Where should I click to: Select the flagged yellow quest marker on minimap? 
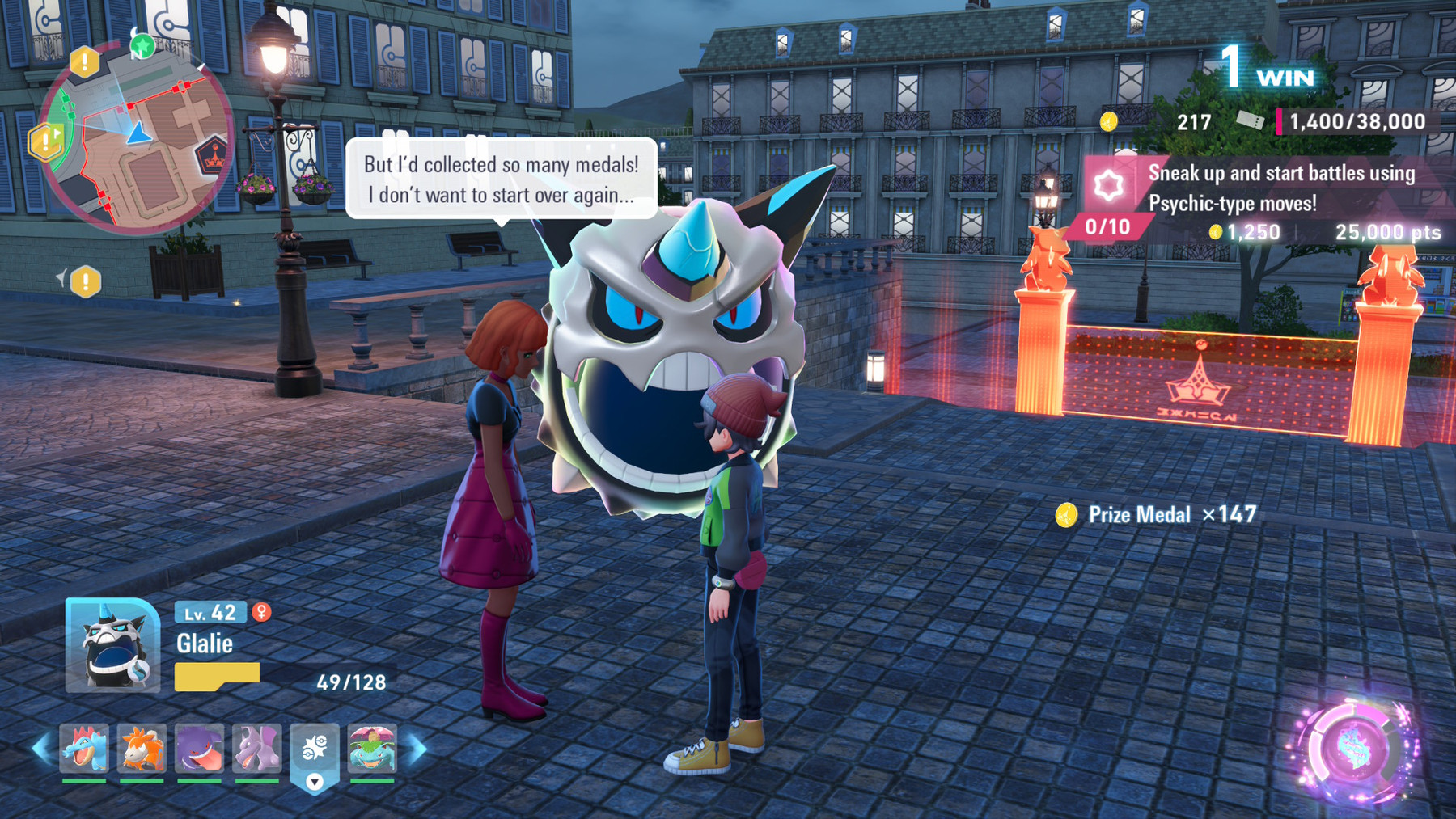coord(46,142)
